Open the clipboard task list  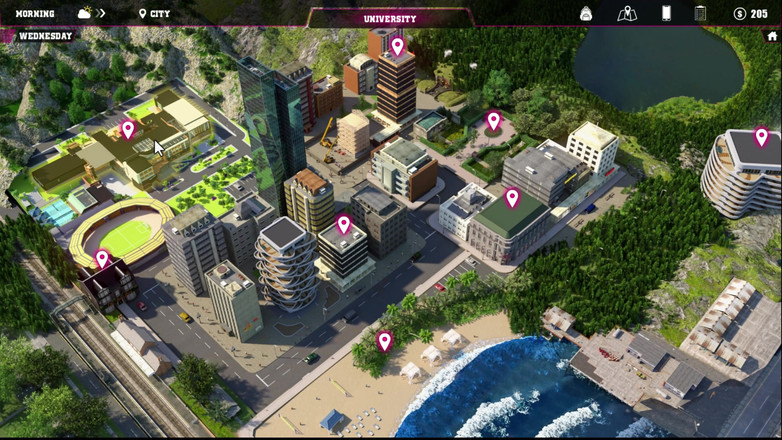click(x=700, y=13)
